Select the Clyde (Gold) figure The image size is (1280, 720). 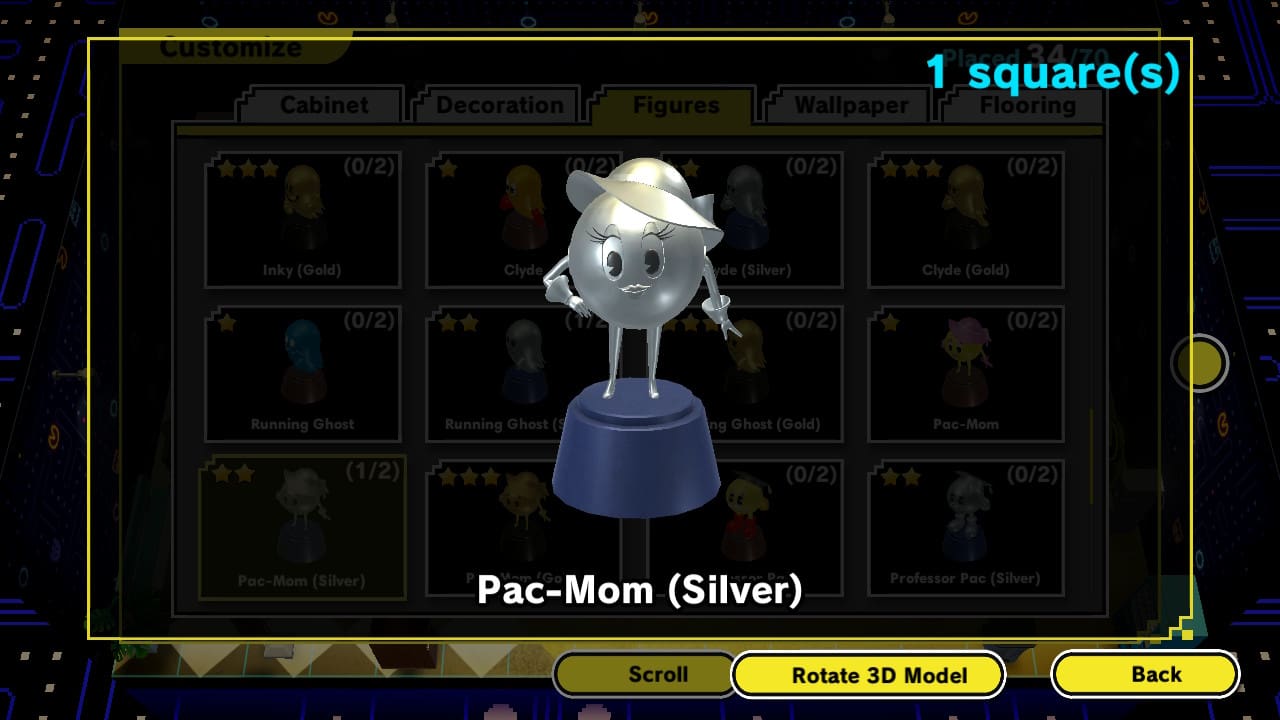coord(968,215)
